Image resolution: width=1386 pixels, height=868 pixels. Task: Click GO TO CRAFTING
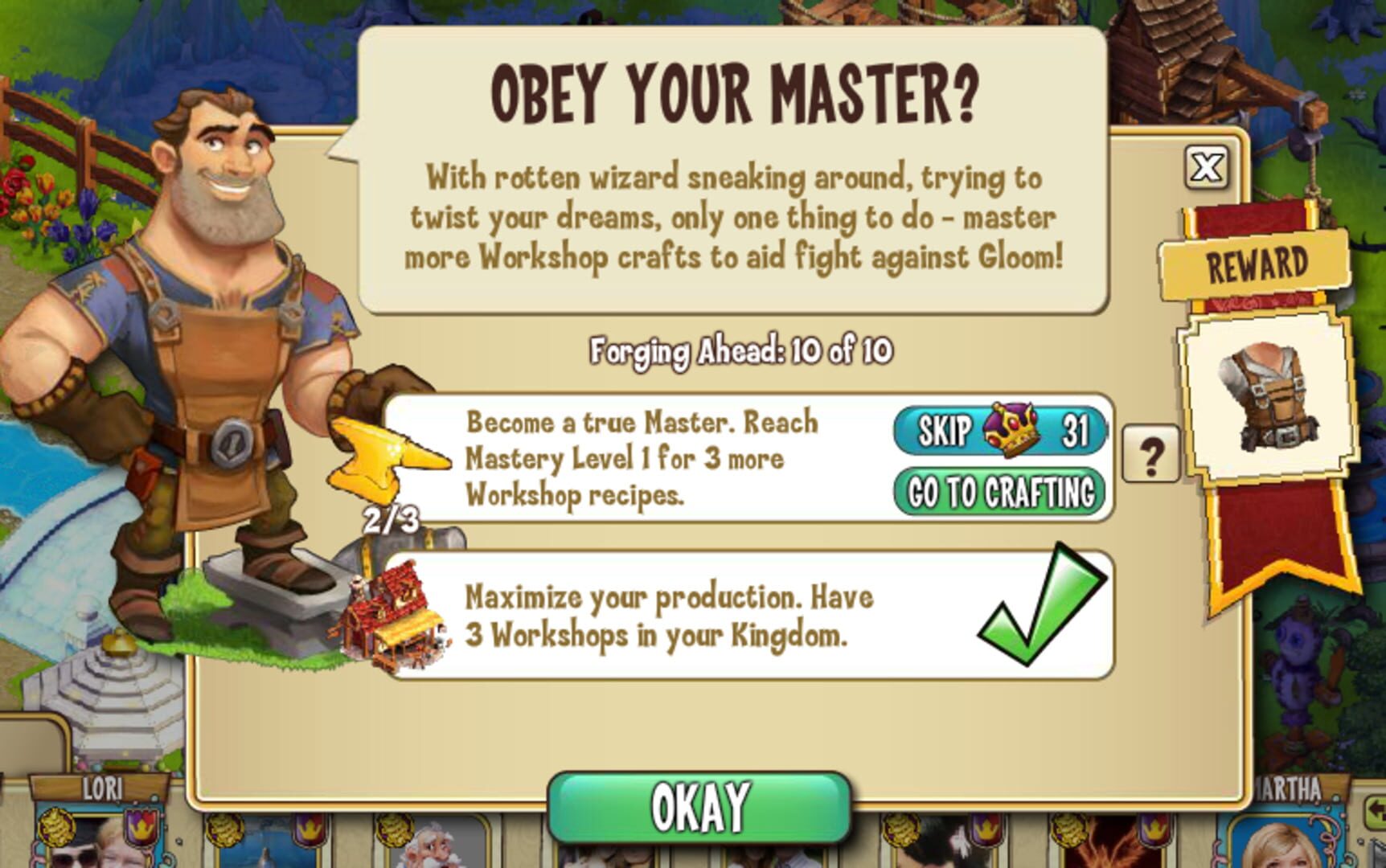[997, 486]
